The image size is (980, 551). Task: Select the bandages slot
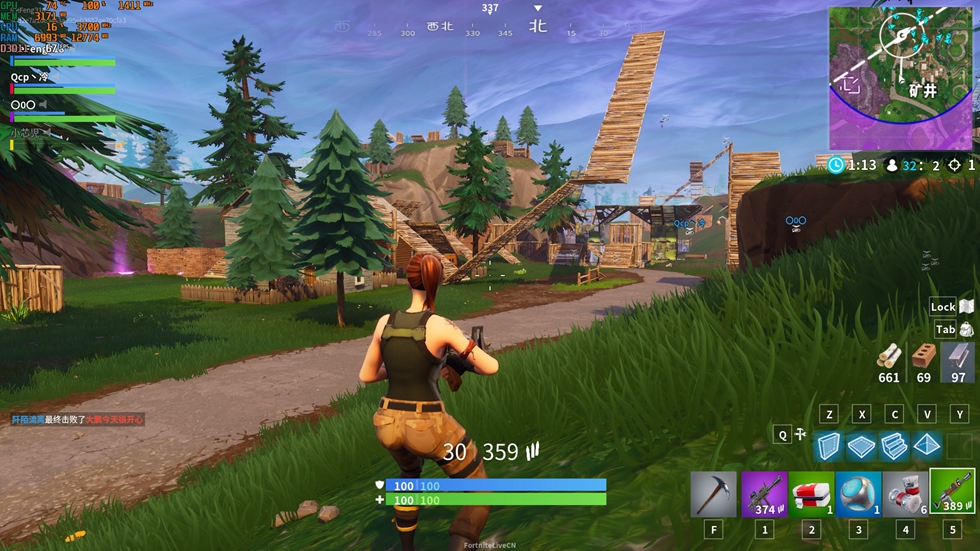click(905, 494)
